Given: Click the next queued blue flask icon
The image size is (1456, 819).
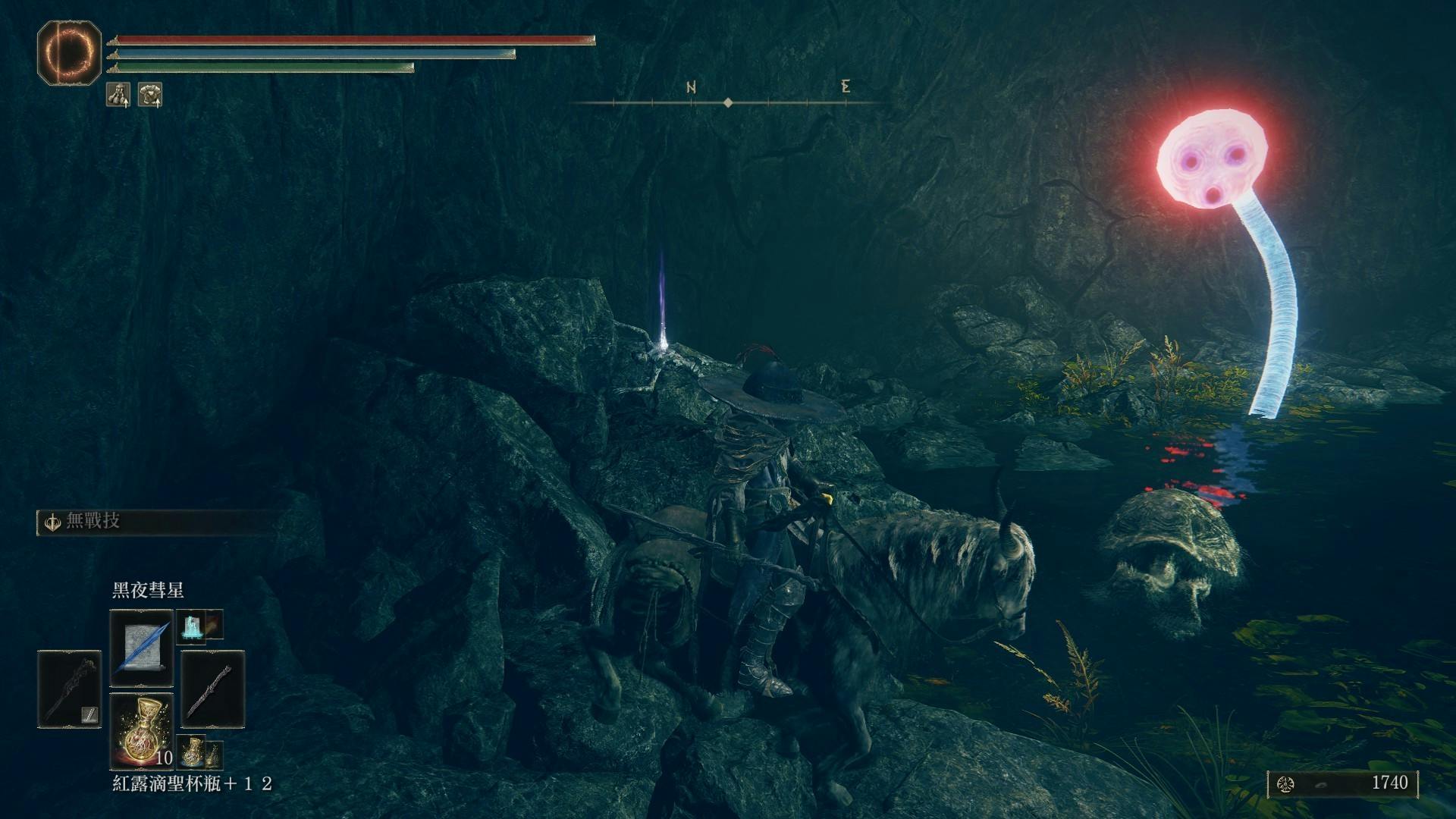Looking at the screenshot, I should coord(192,751).
